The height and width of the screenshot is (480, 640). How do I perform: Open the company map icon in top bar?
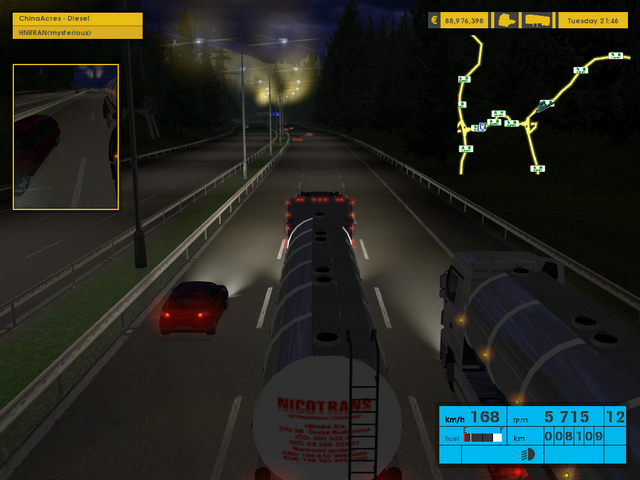(x=508, y=20)
